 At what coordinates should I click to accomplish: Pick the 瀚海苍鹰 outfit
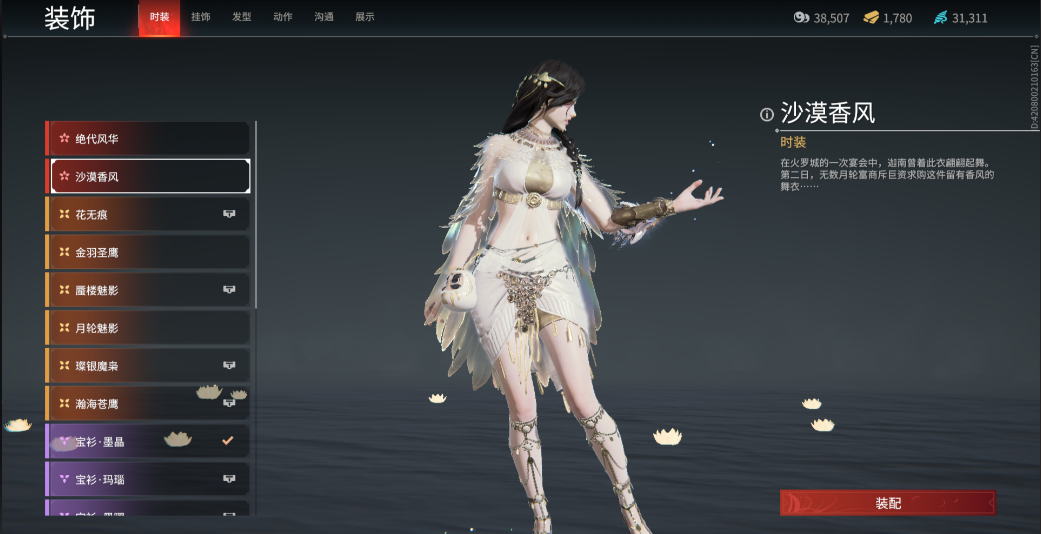click(x=148, y=404)
